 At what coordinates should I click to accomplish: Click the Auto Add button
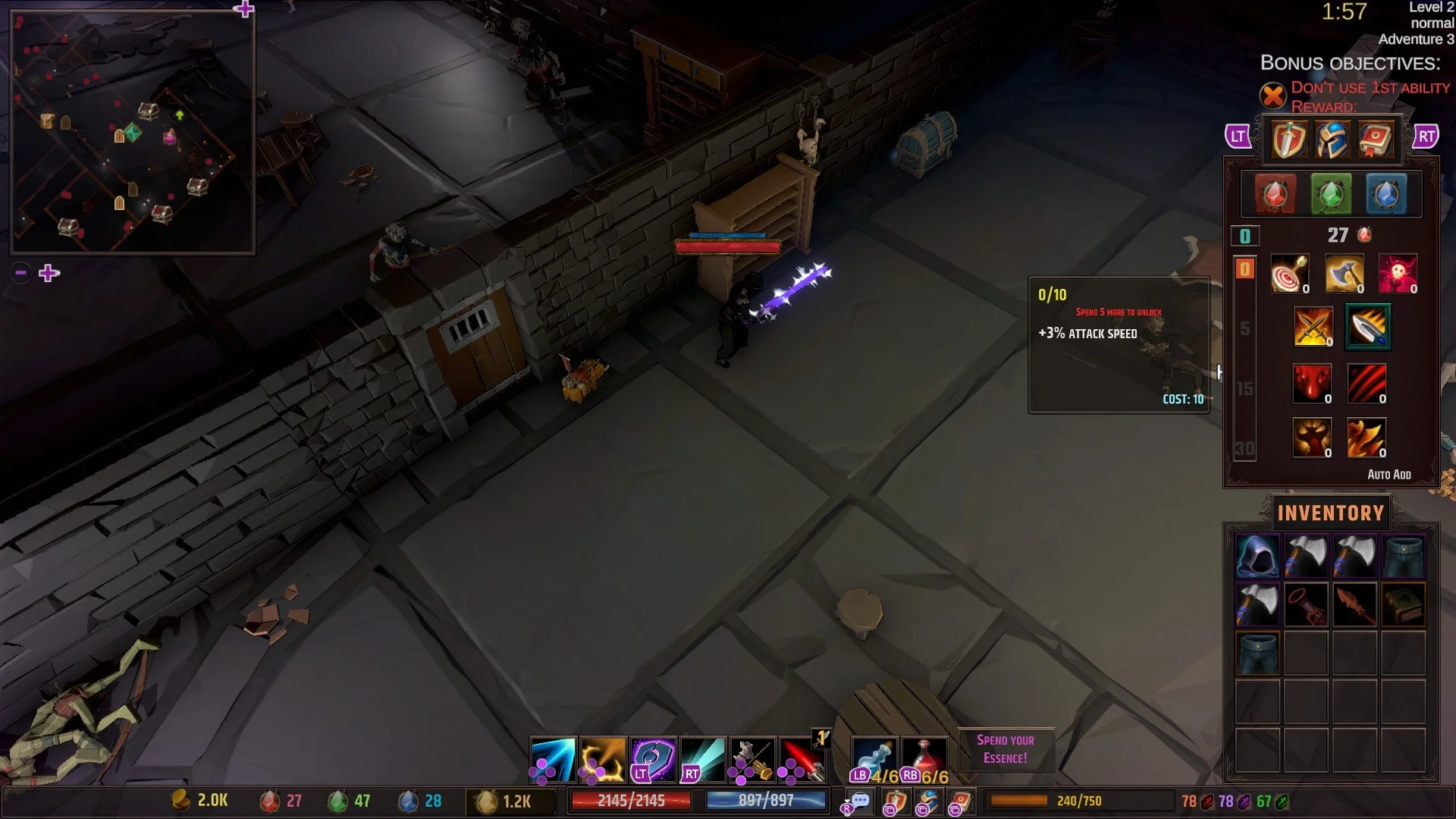point(1389,475)
